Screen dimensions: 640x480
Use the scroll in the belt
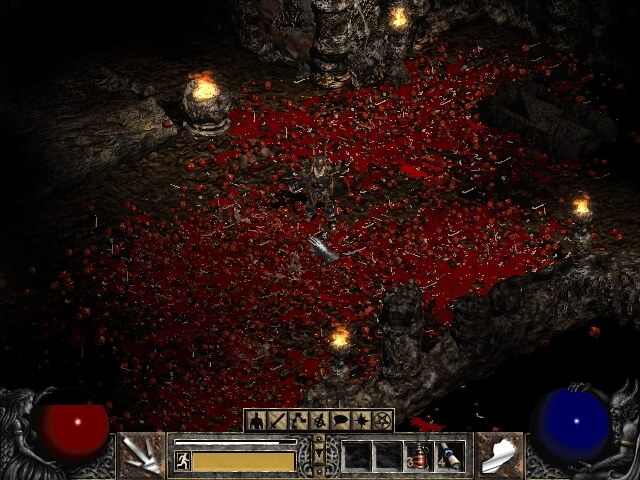click(x=448, y=456)
